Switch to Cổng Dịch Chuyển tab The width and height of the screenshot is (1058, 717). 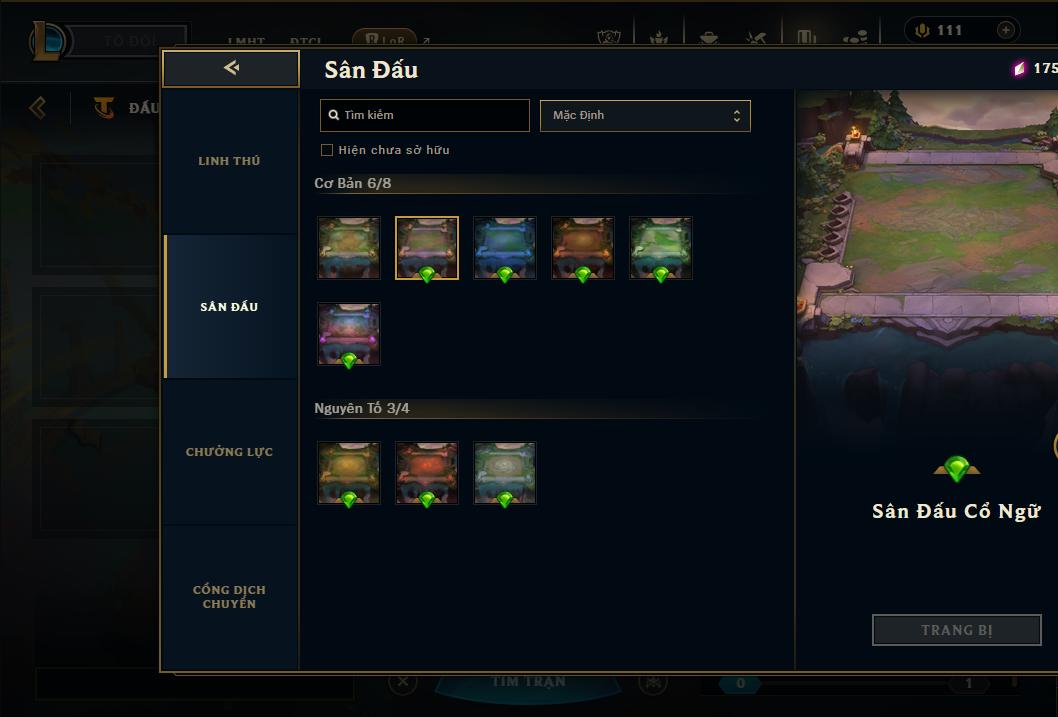tap(229, 597)
